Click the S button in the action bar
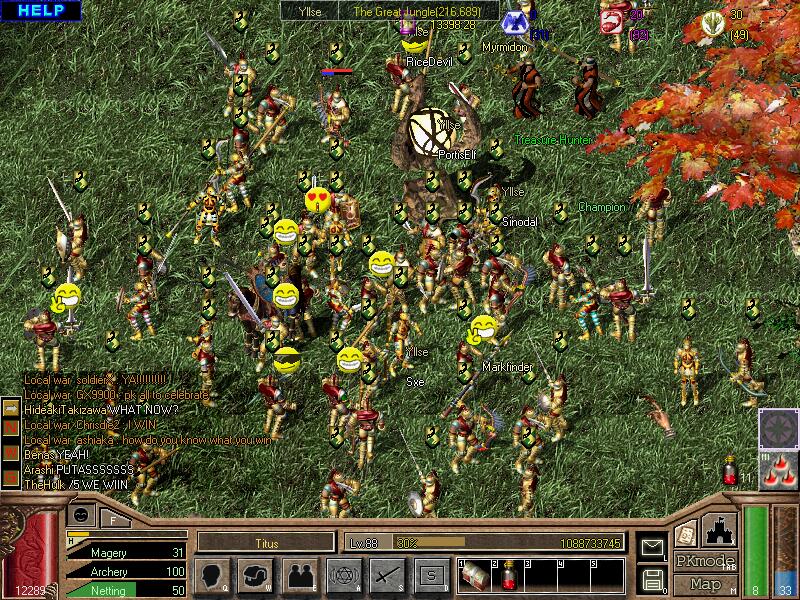The width and height of the screenshot is (800, 600). coord(429,575)
